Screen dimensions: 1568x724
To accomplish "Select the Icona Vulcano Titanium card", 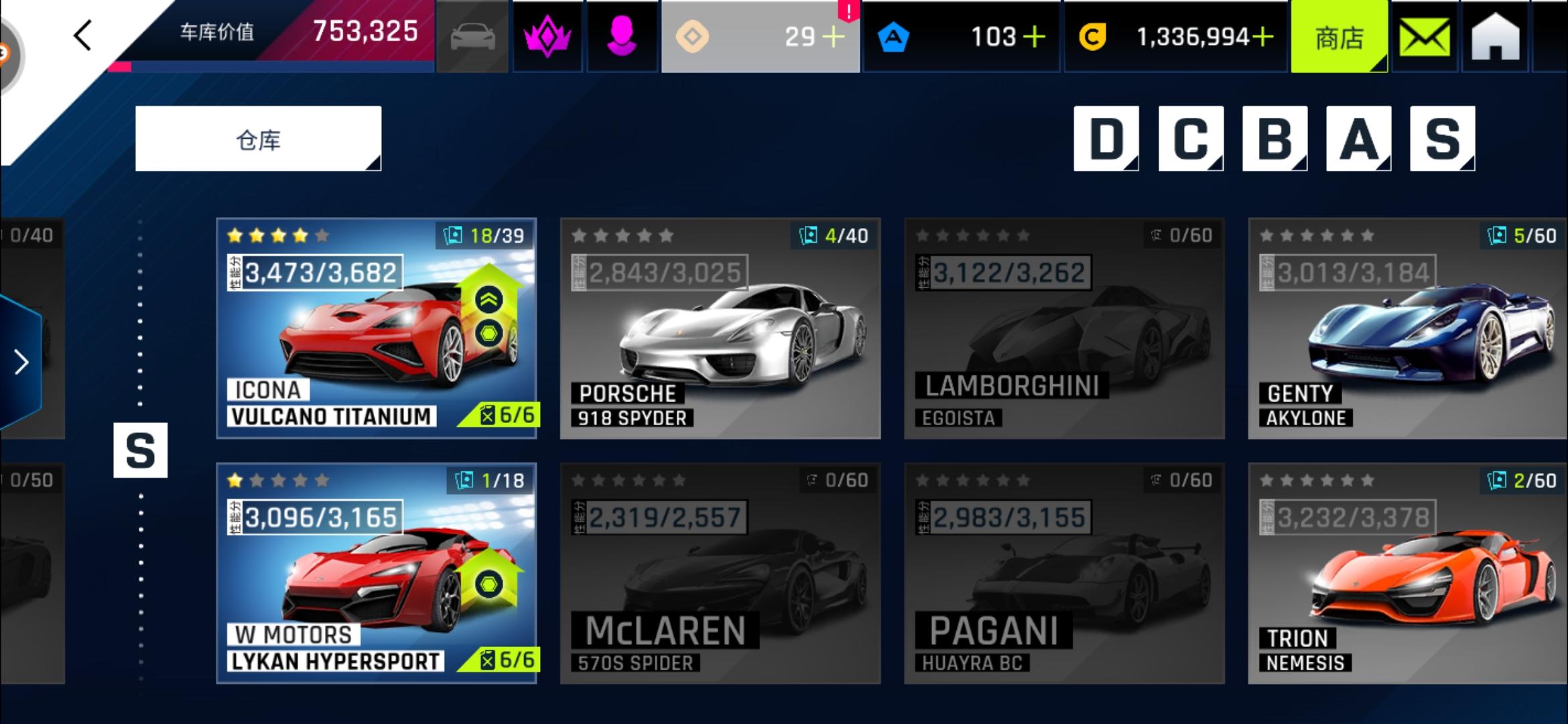I will tap(377, 328).
